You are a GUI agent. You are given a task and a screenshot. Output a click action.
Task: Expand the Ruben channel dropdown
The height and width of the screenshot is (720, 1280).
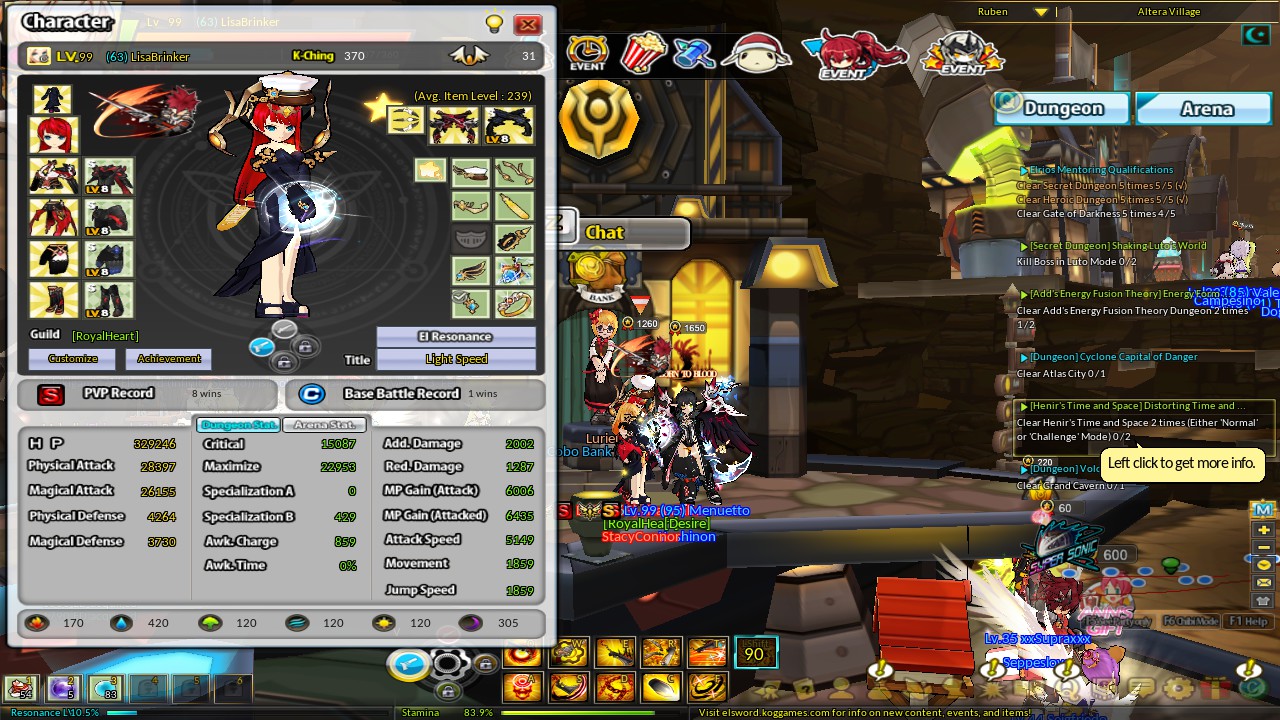[x=1040, y=12]
